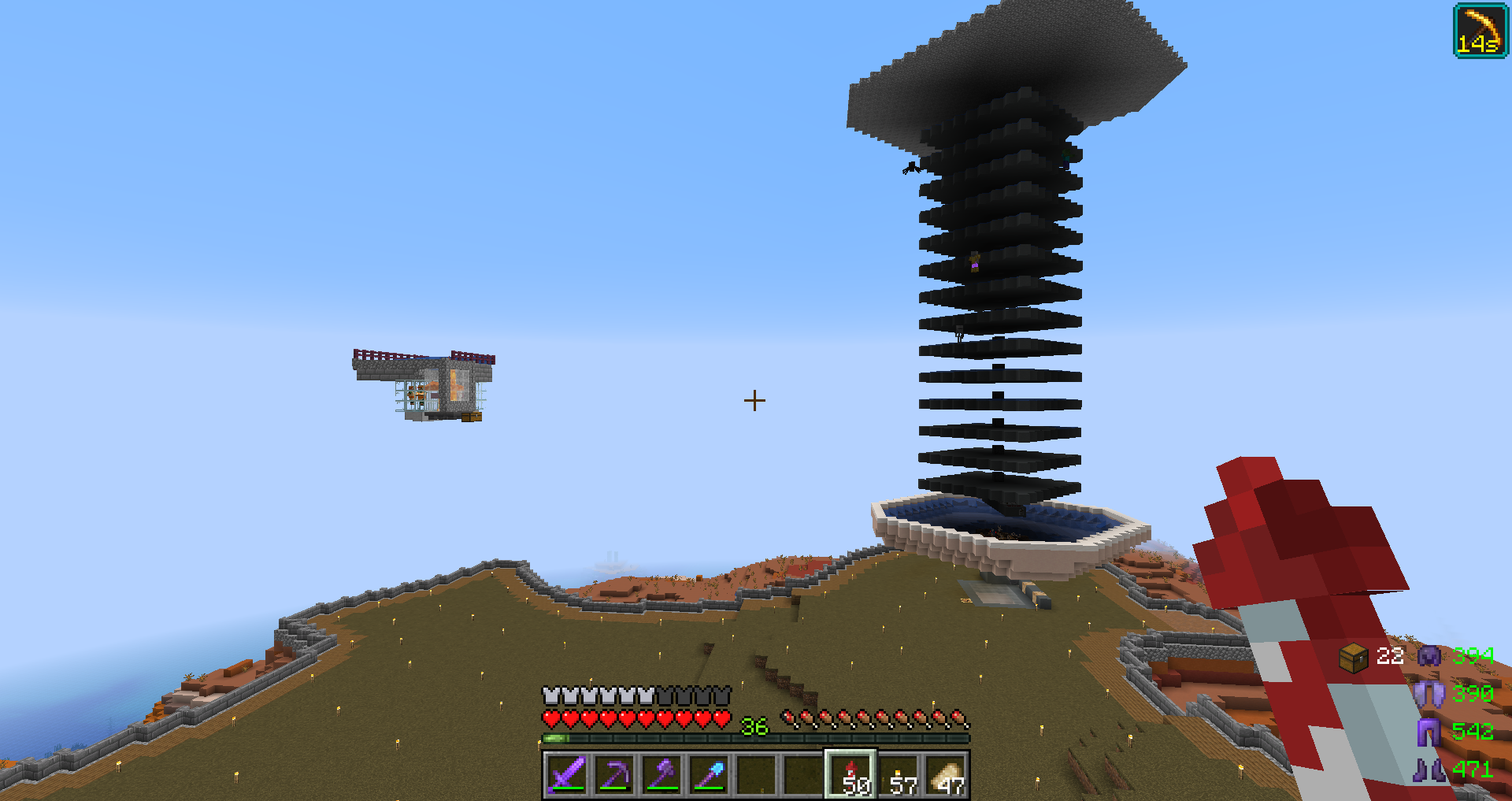Screen dimensions: 1512x801
Task: Select the enchanted netherite sword slot
Action: point(567,774)
